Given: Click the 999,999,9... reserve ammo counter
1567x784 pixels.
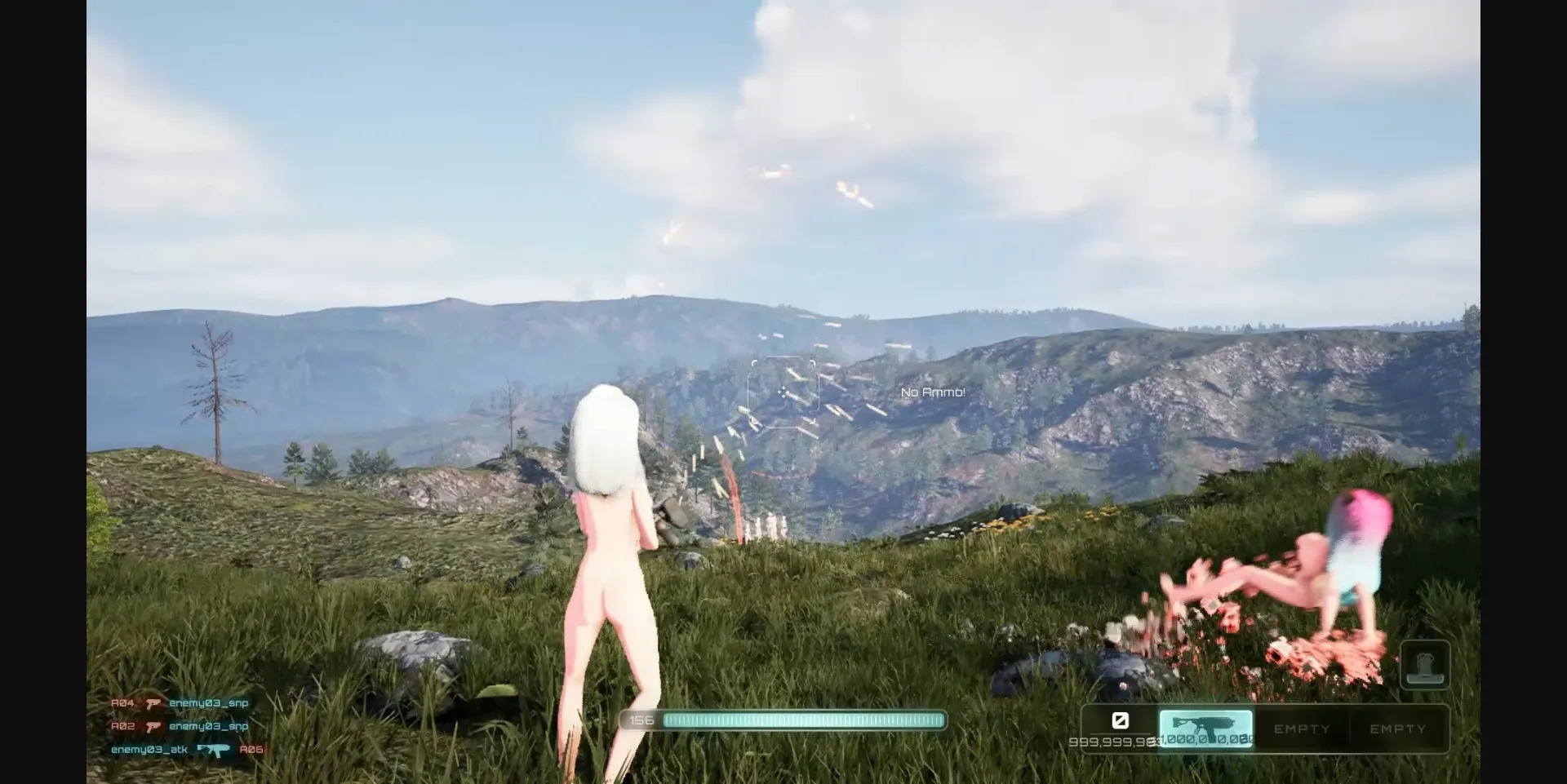Looking at the screenshot, I should [x=1112, y=742].
